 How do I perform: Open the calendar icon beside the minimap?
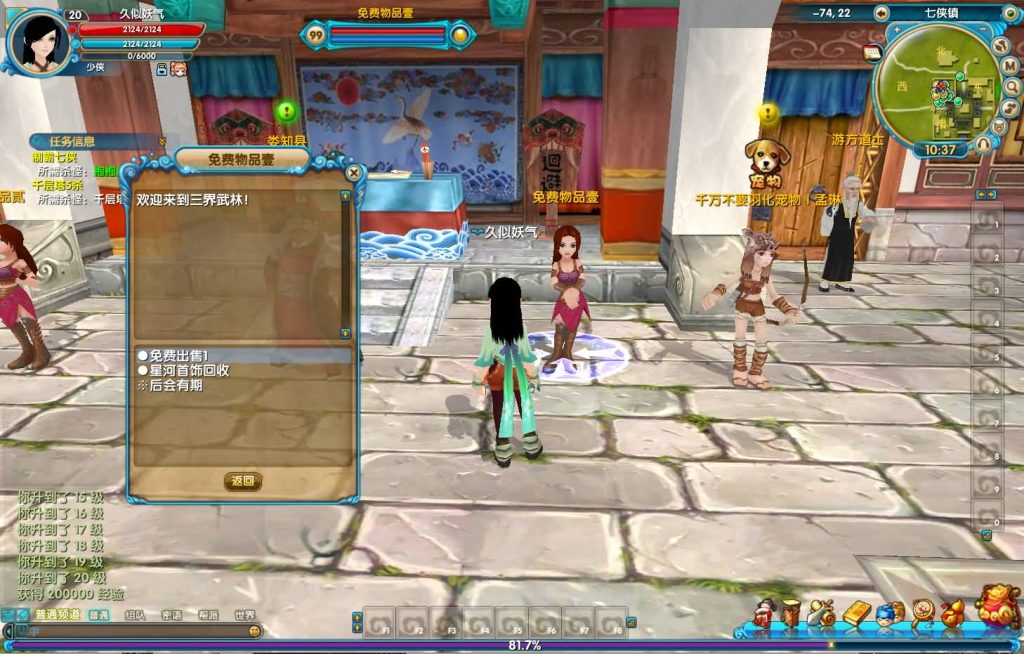[870, 53]
